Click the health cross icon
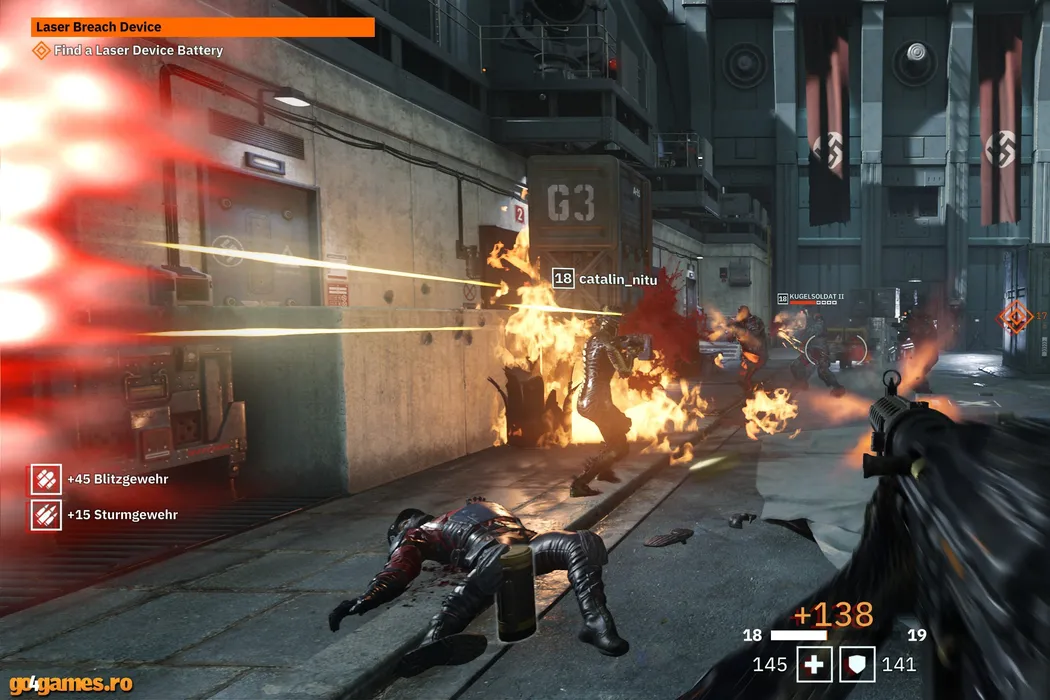Screen dimensions: 1050x700 click(x=814, y=664)
